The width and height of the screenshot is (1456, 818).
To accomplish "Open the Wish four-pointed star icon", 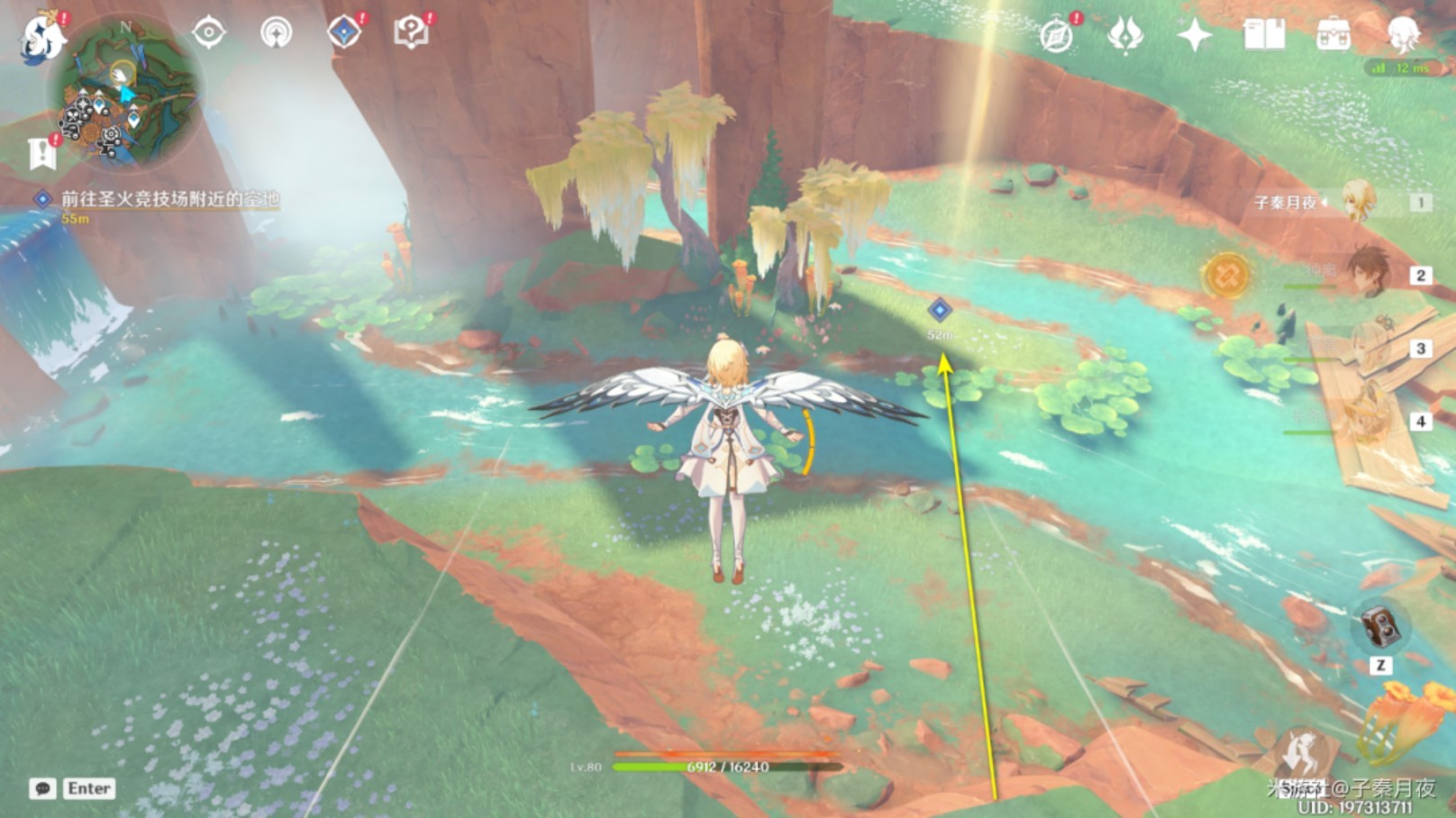I will [1195, 35].
